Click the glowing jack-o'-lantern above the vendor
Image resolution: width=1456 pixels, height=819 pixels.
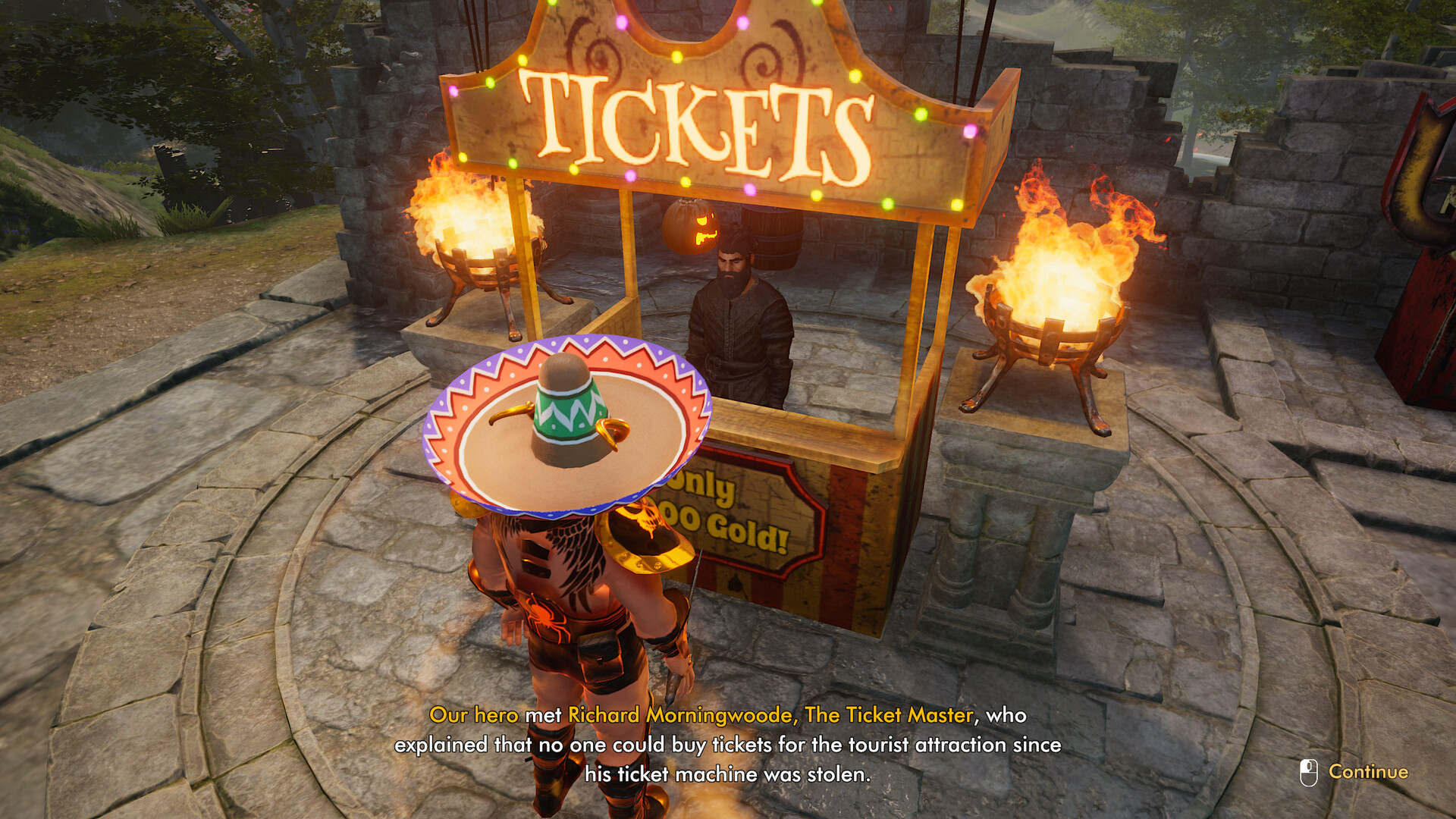coord(689,225)
